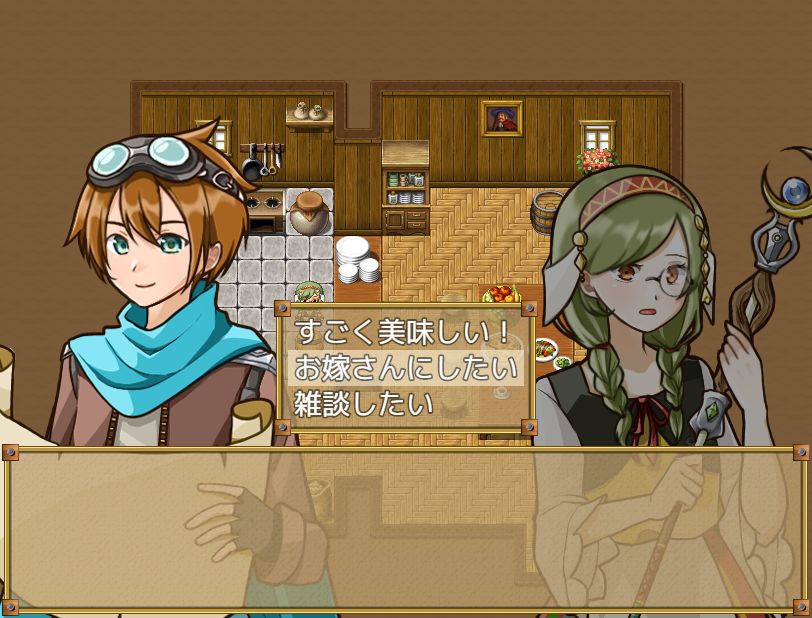This screenshot has height=618, width=812.
Task: Pick the 「雑談したい」 choice
Action: pos(364,403)
